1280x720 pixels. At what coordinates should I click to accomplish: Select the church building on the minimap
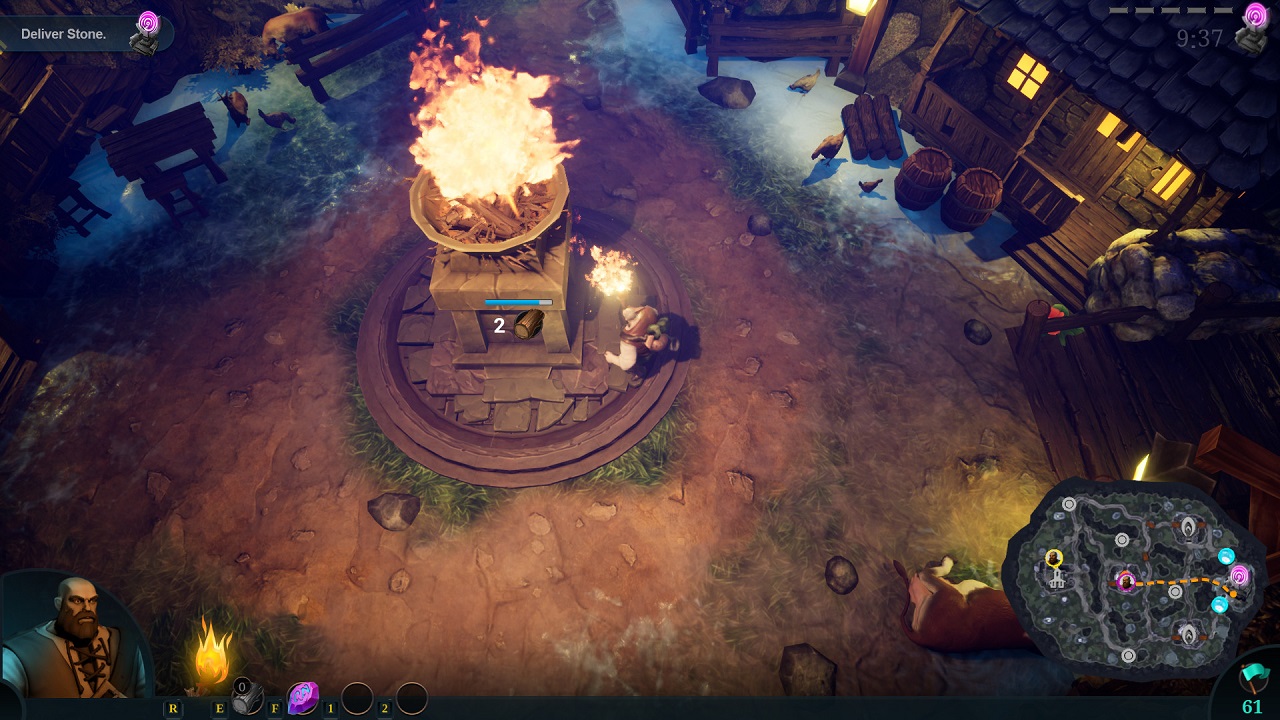pos(1056,578)
